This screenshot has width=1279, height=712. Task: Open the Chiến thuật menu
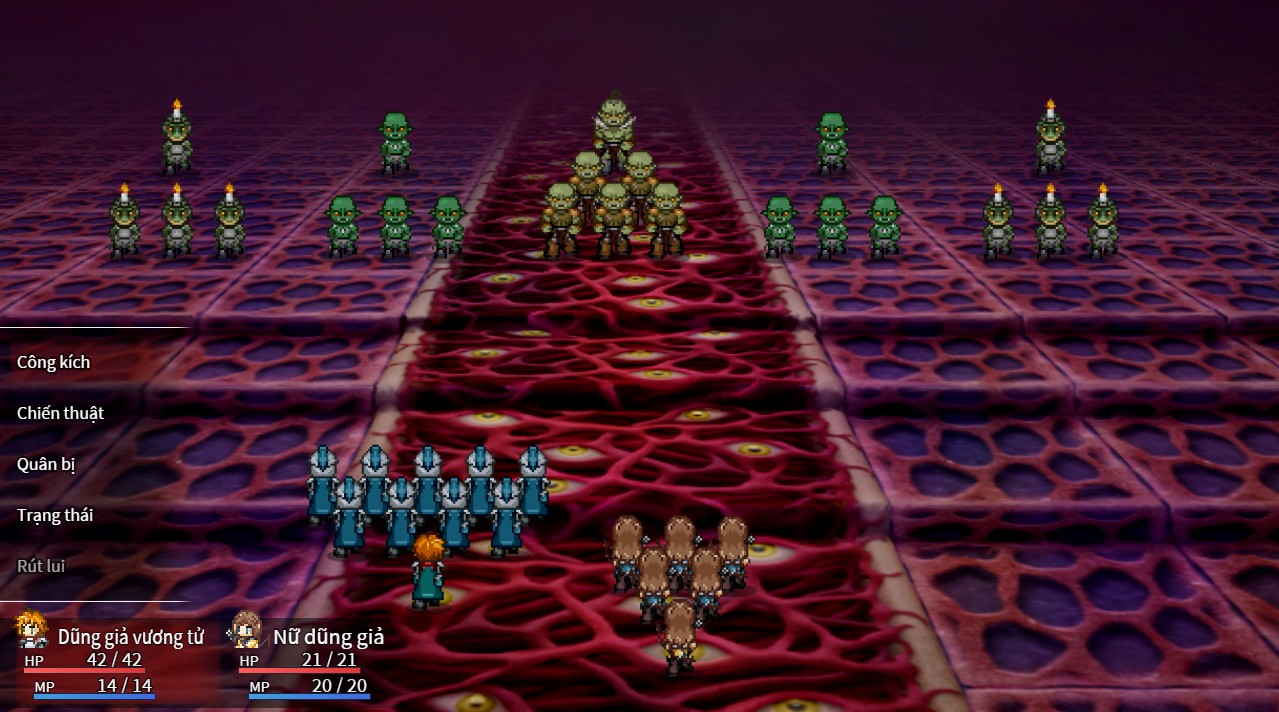61,413
